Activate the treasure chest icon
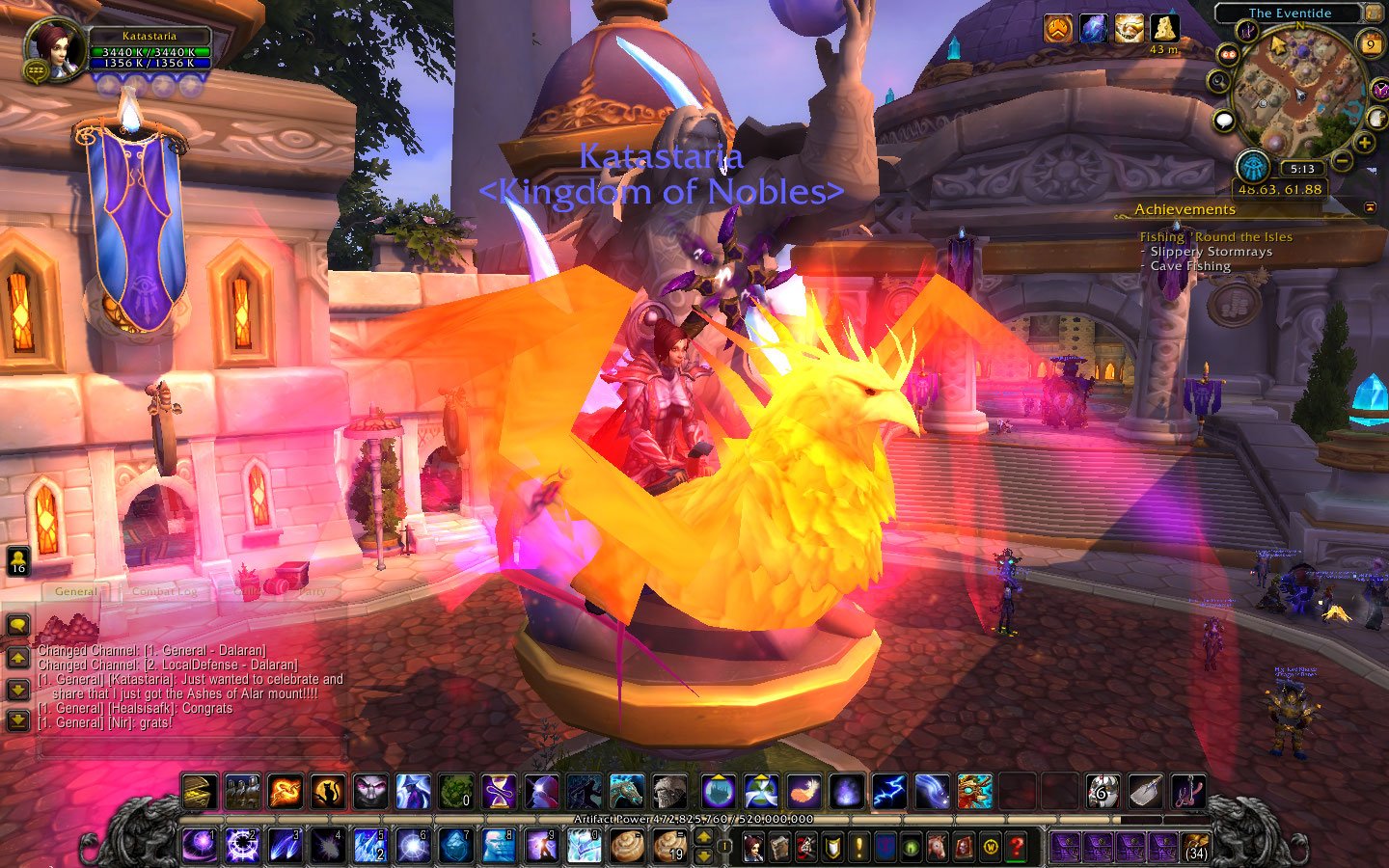1389x868 pixels. 199,792
